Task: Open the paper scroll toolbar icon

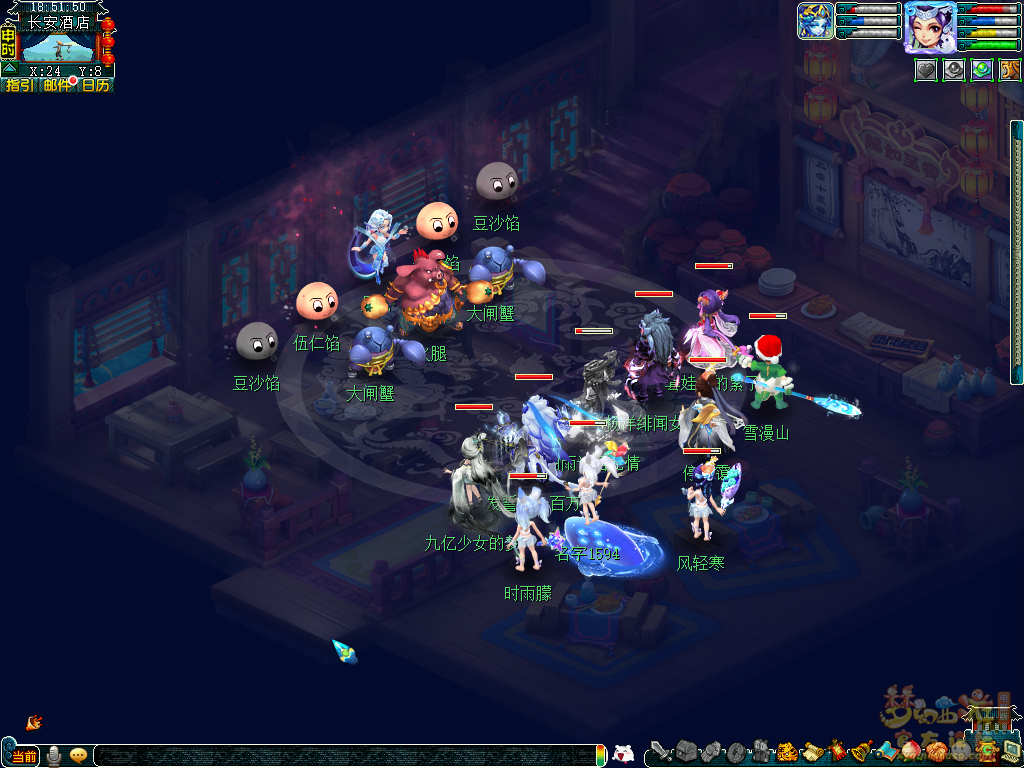Action: [x=811, y=750]
